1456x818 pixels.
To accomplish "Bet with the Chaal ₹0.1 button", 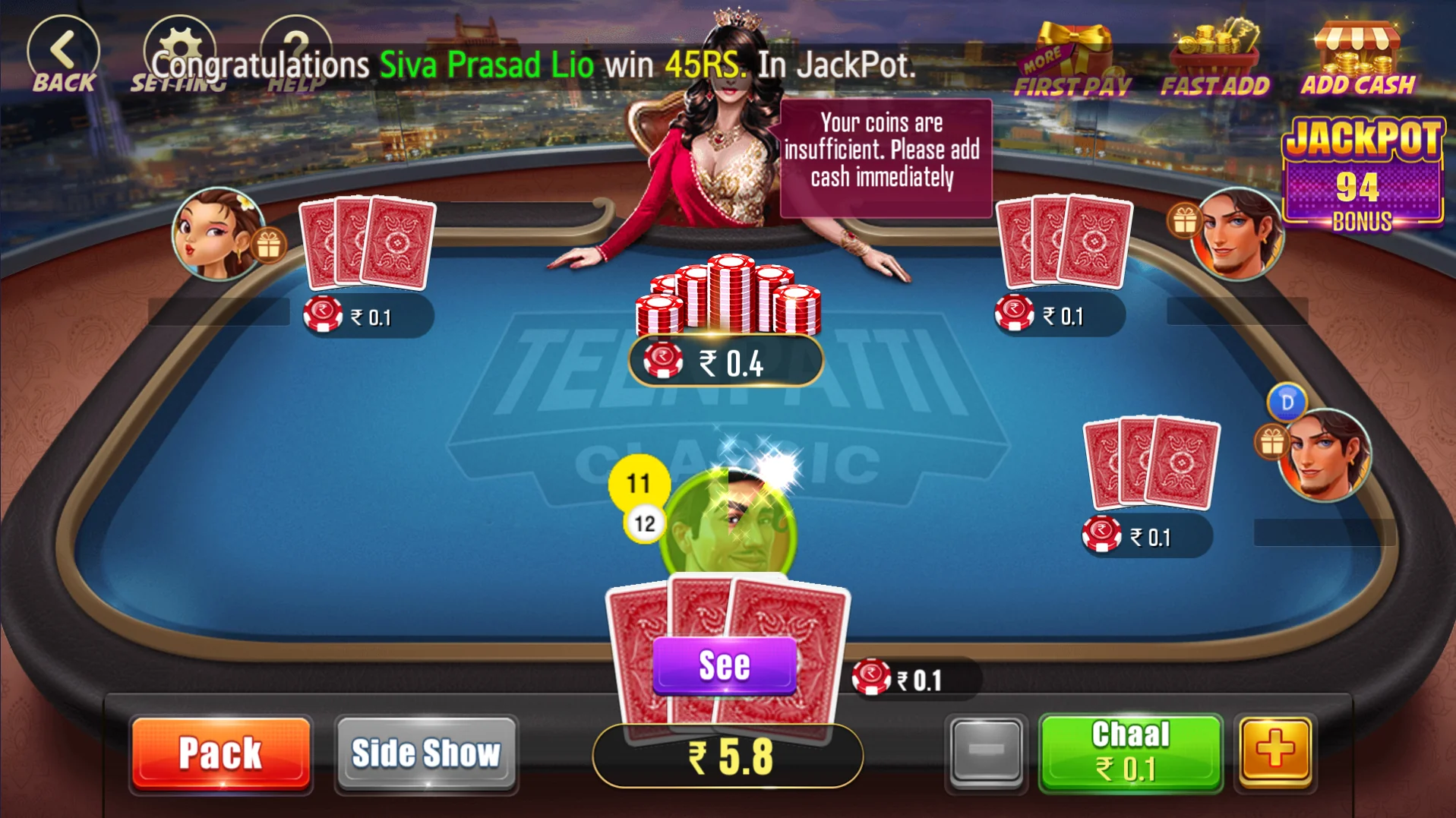I will point(1130,752).
